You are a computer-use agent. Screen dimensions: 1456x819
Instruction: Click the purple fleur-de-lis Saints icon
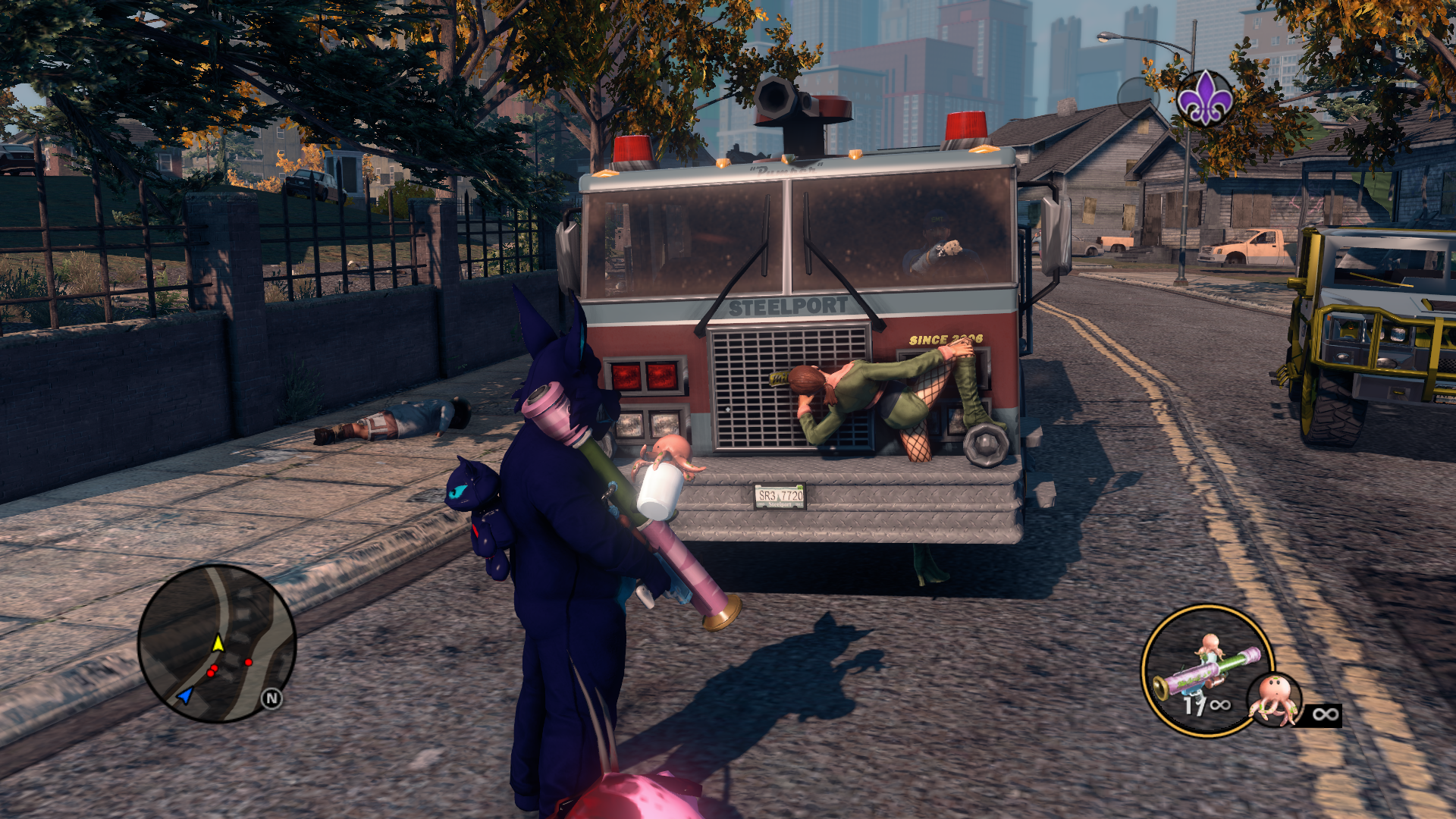tap(1204, 99)
